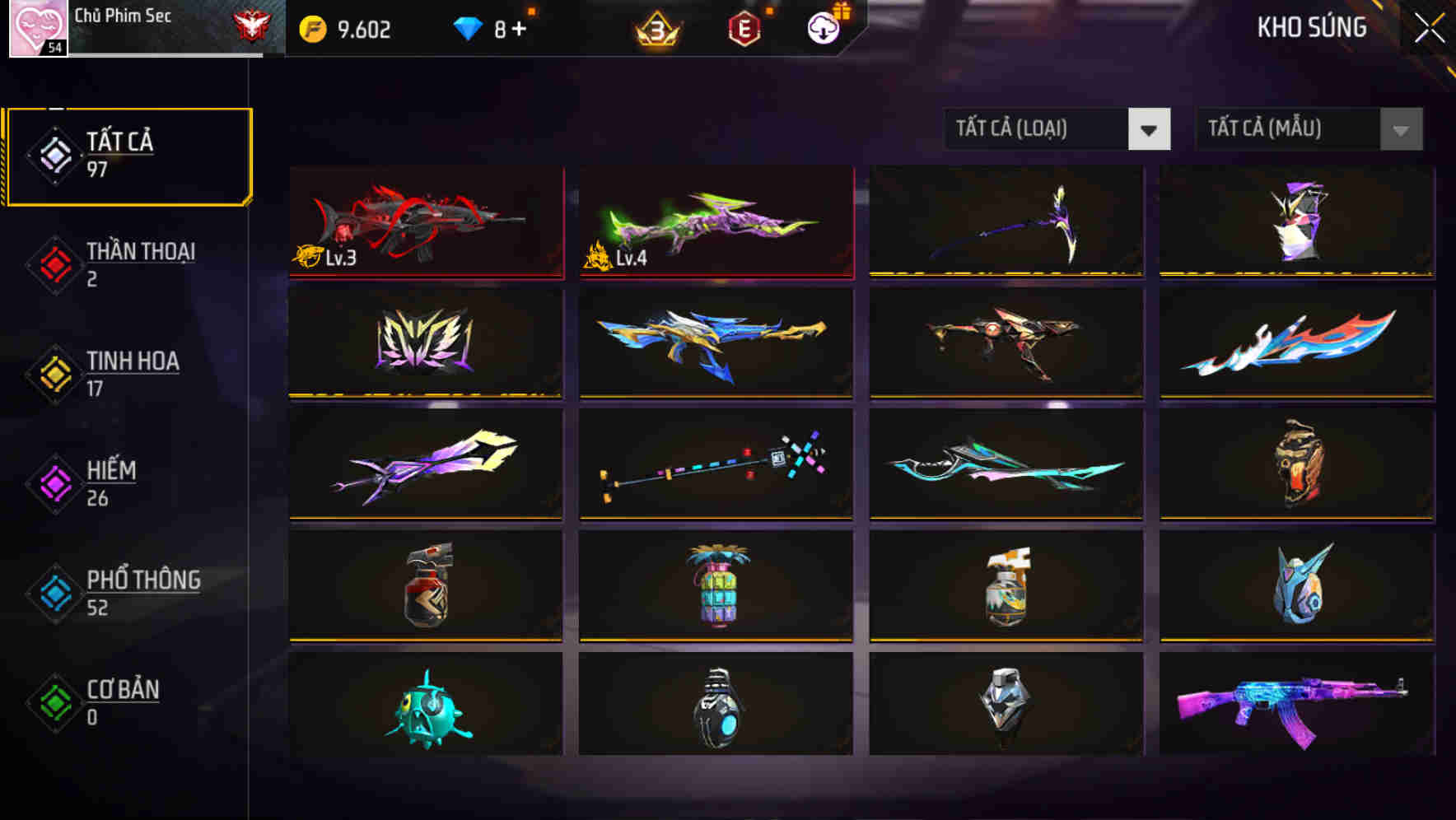Screen dimensions: 1456x820
Task: Open the TẤT CẢ (LOẠI) dropdown
Action: (1038, 129)
